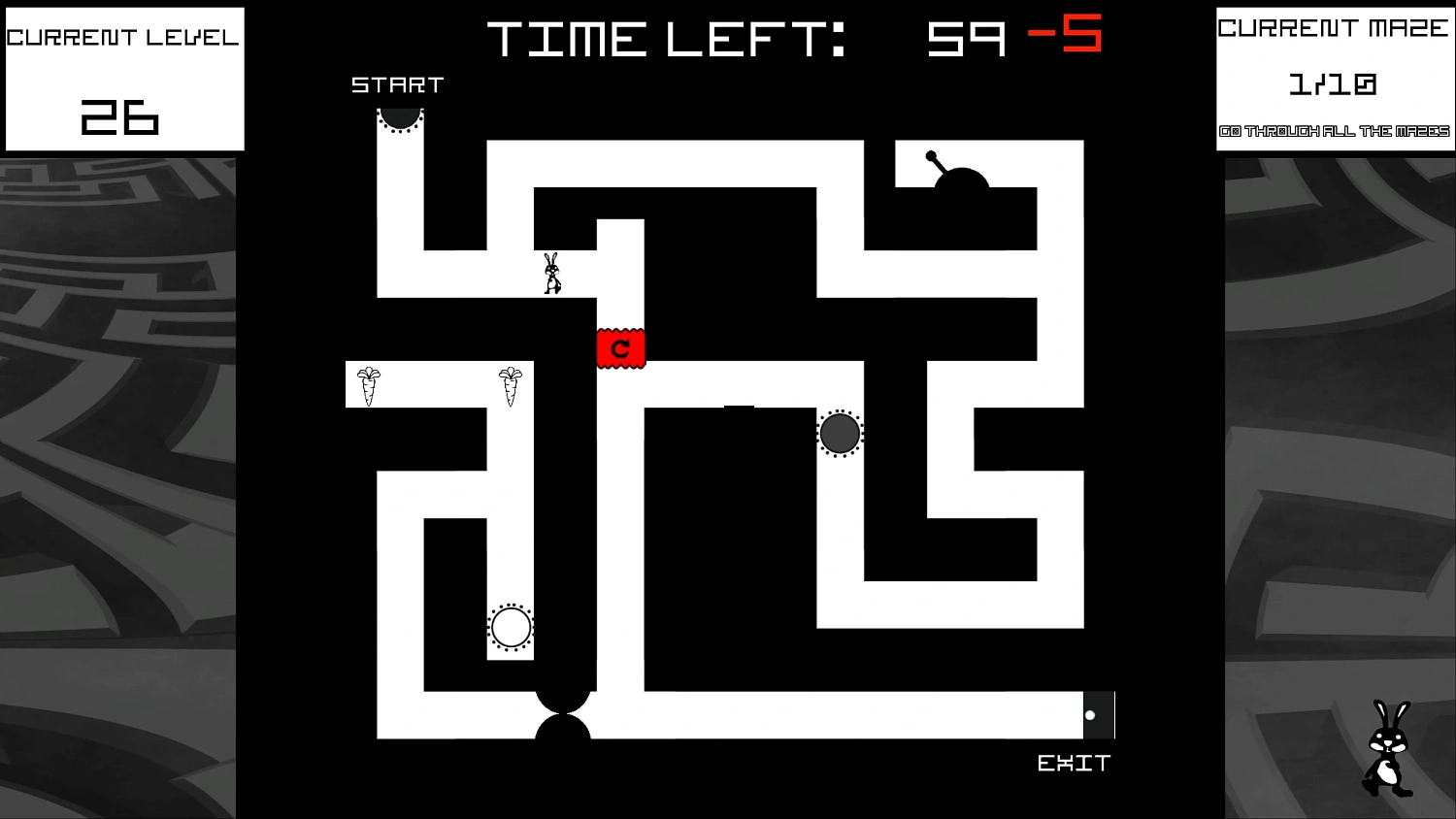The image size is (1456, 819).
Task: Click the dancing rabbit mascot bottom right
Action: 1386,747
